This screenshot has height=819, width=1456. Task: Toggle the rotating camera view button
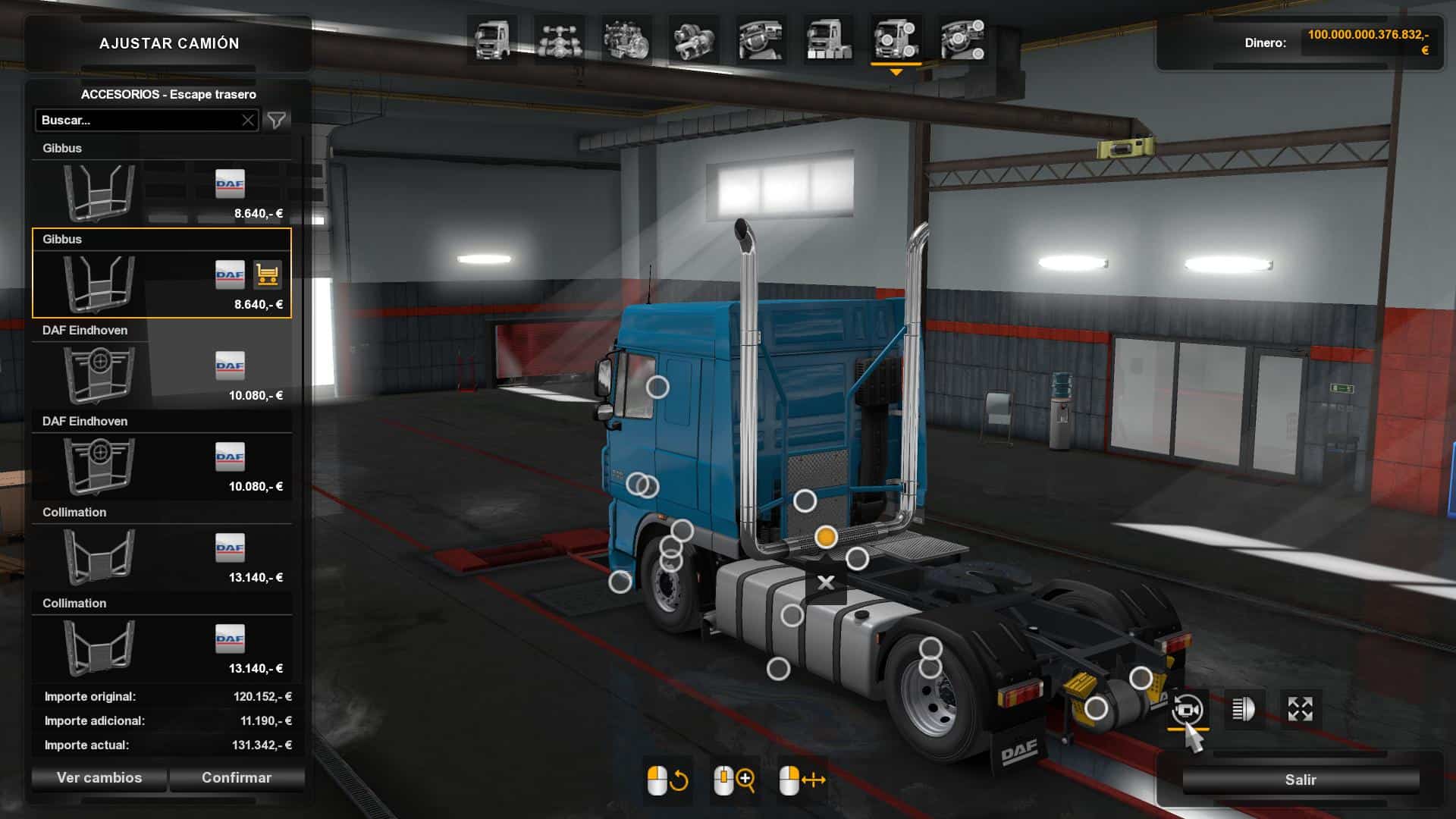(x=1188, y=710)
